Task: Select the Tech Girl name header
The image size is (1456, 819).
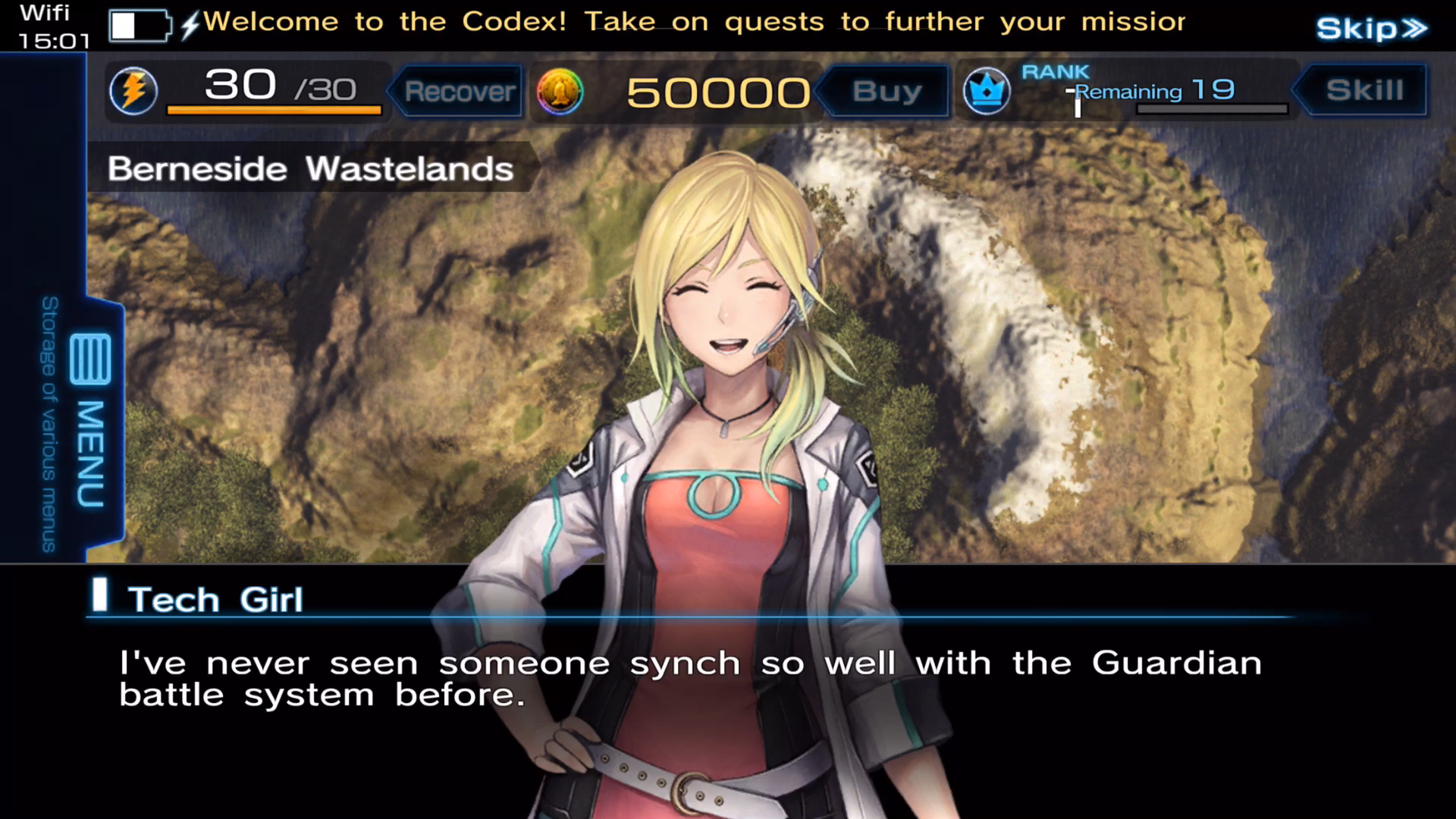Action: [216, 599]
